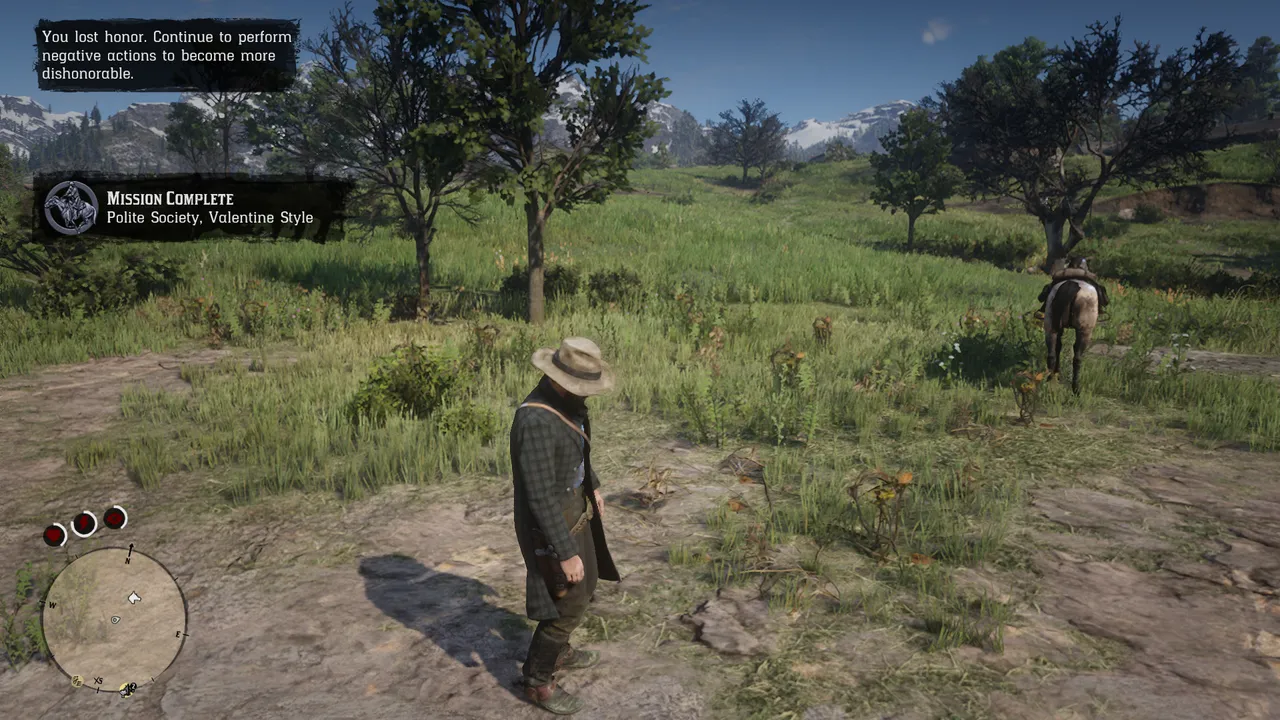
Task: Select the health core heart icon
Action: [54, 535]
